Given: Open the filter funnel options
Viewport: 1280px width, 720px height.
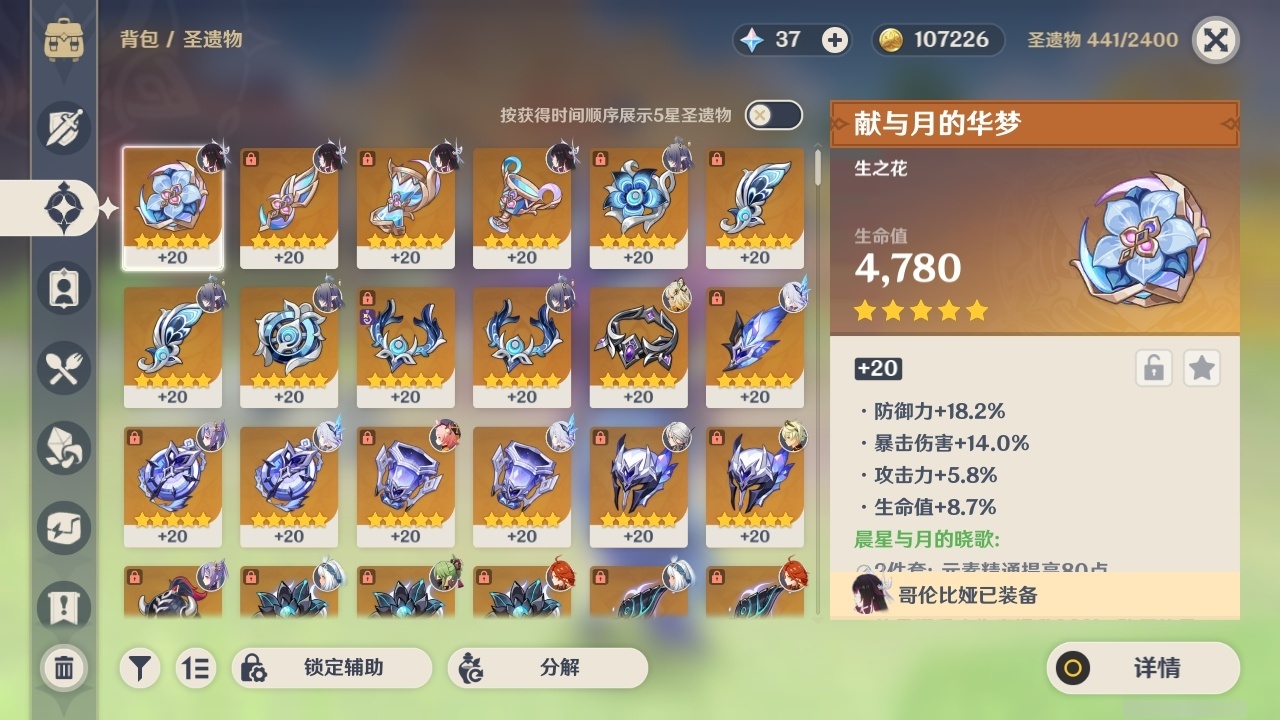Looking at the screenshot, I should point(140,667).
